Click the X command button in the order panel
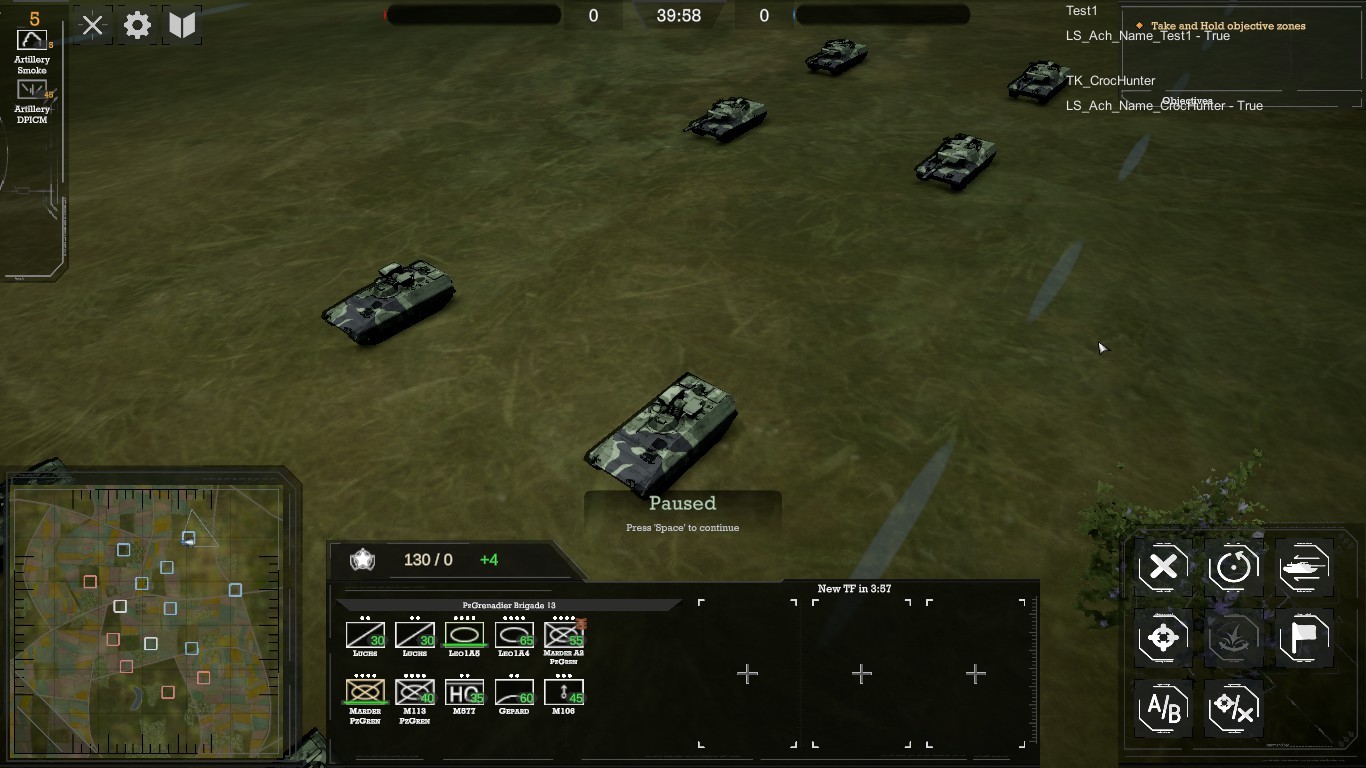Screen dimensions: 1366x768 (1163, 567)
